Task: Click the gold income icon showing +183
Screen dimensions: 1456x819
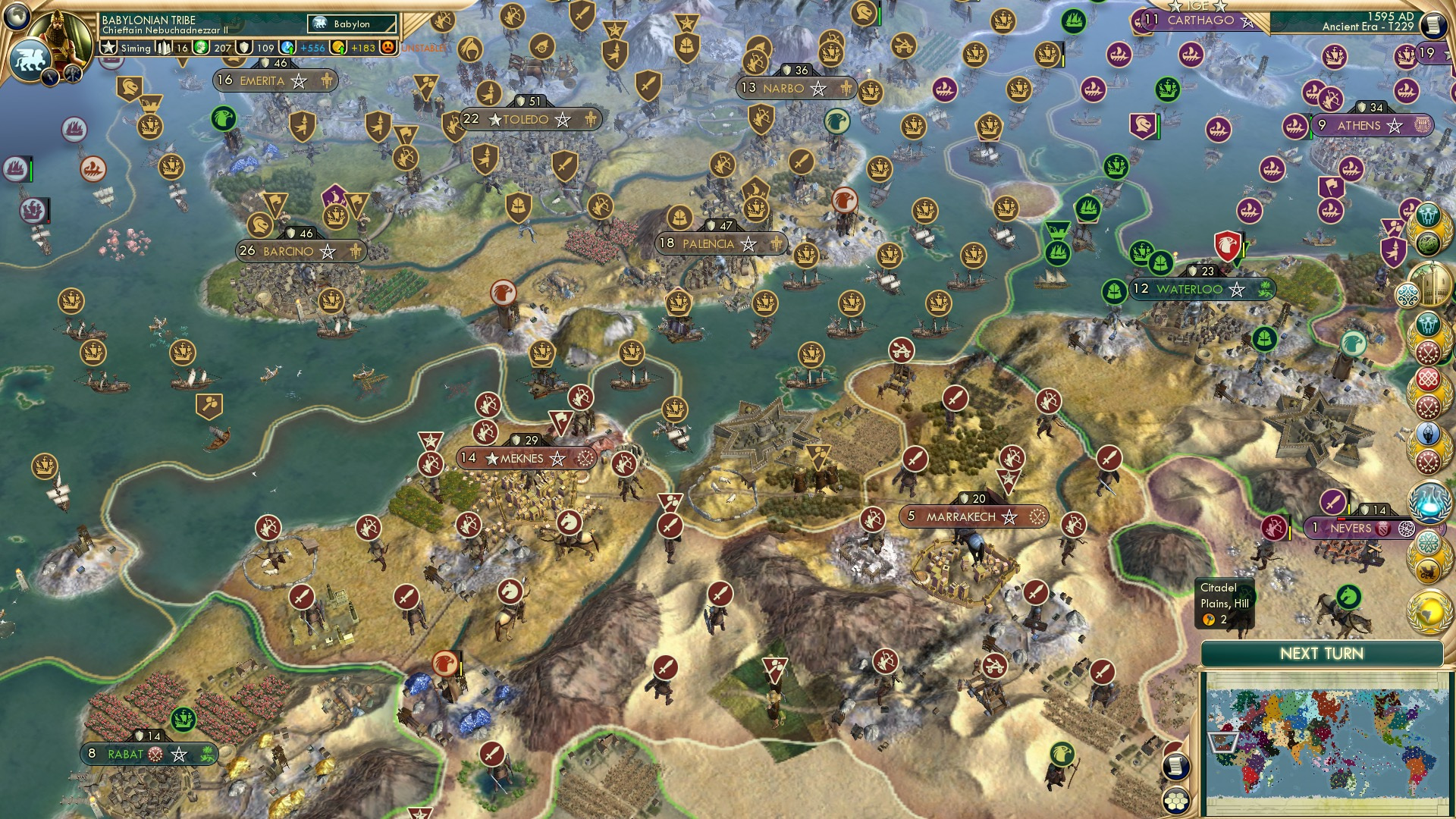Action: point(338,48)
